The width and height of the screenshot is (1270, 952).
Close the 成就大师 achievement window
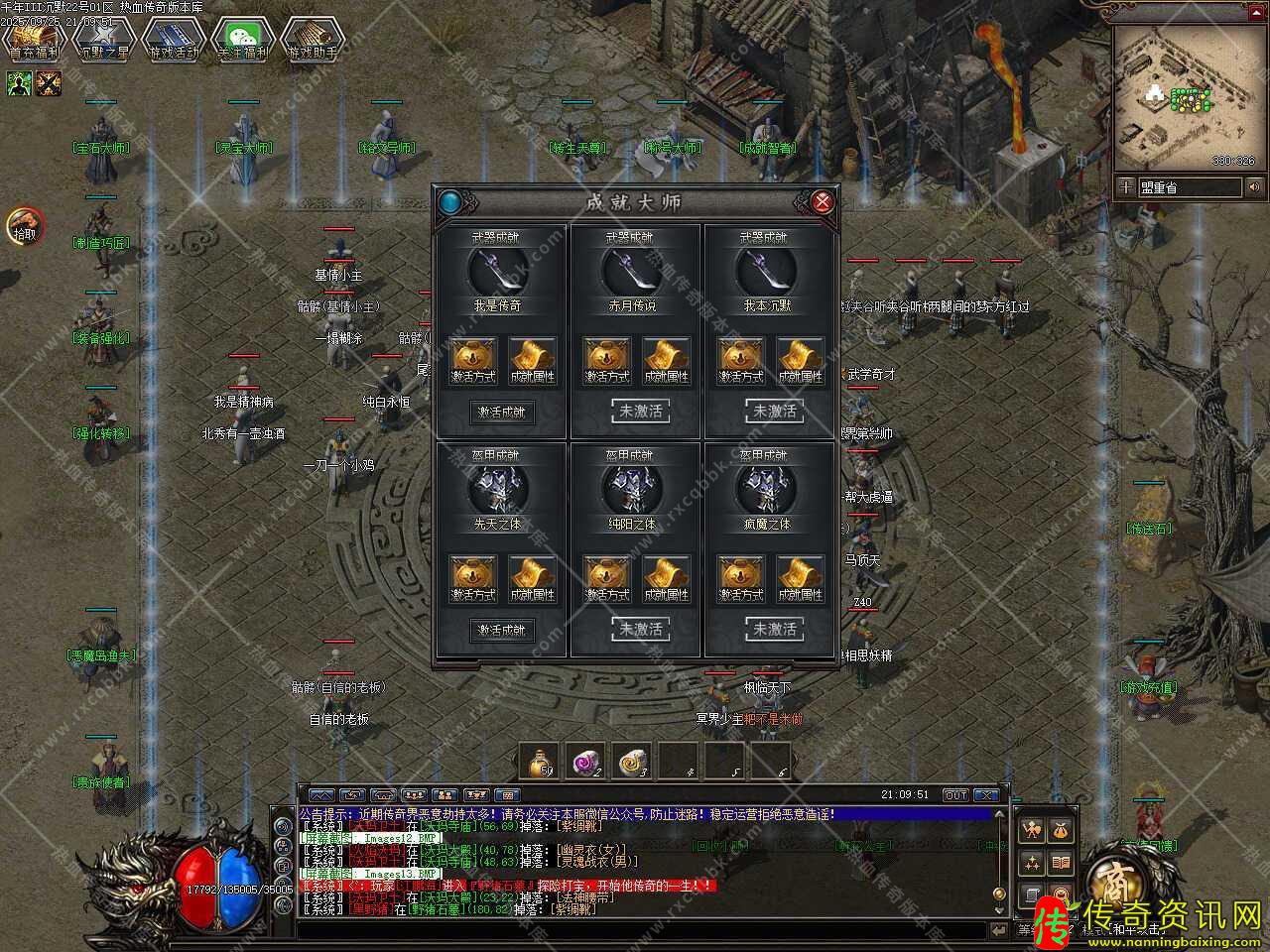click(822, 202)
